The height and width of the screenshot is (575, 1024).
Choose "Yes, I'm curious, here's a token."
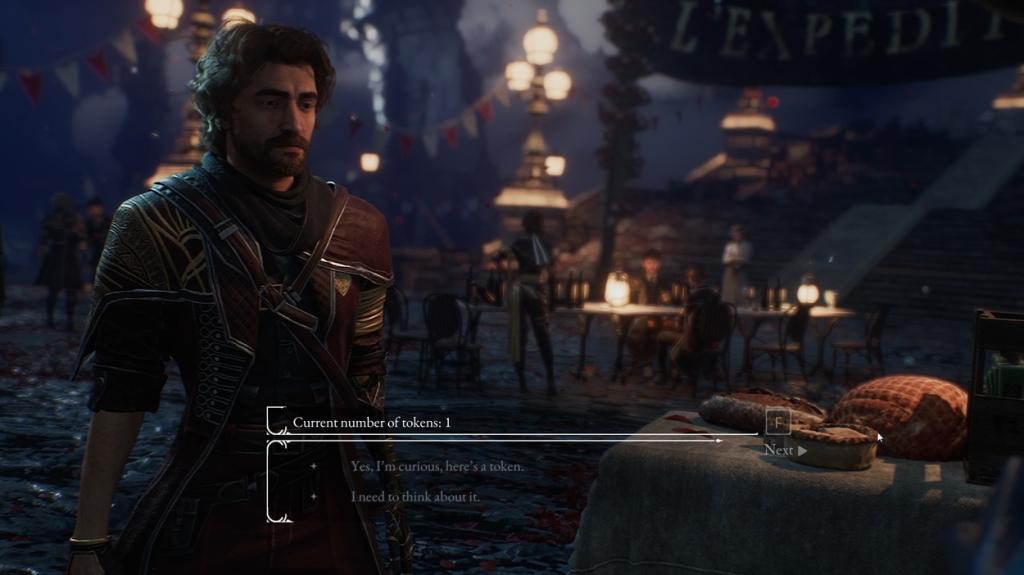tap(437, 466)
